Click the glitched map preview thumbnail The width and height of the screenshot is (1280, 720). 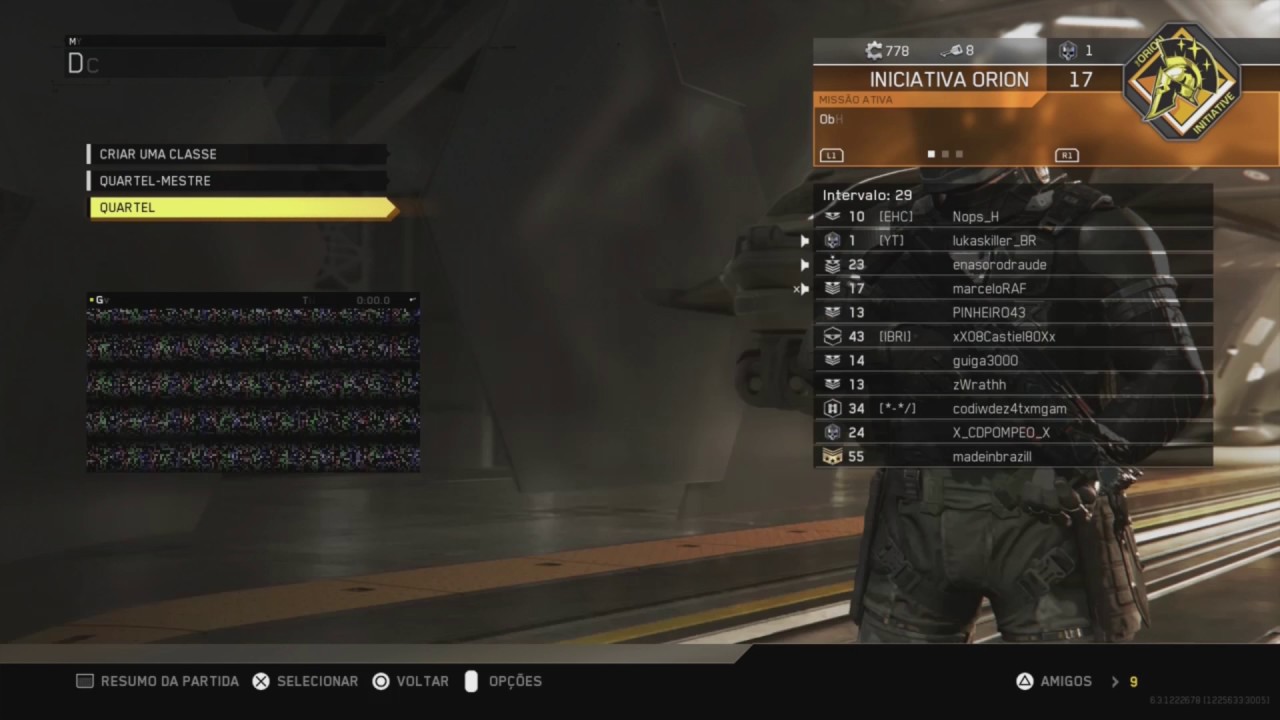coord(253,388)
